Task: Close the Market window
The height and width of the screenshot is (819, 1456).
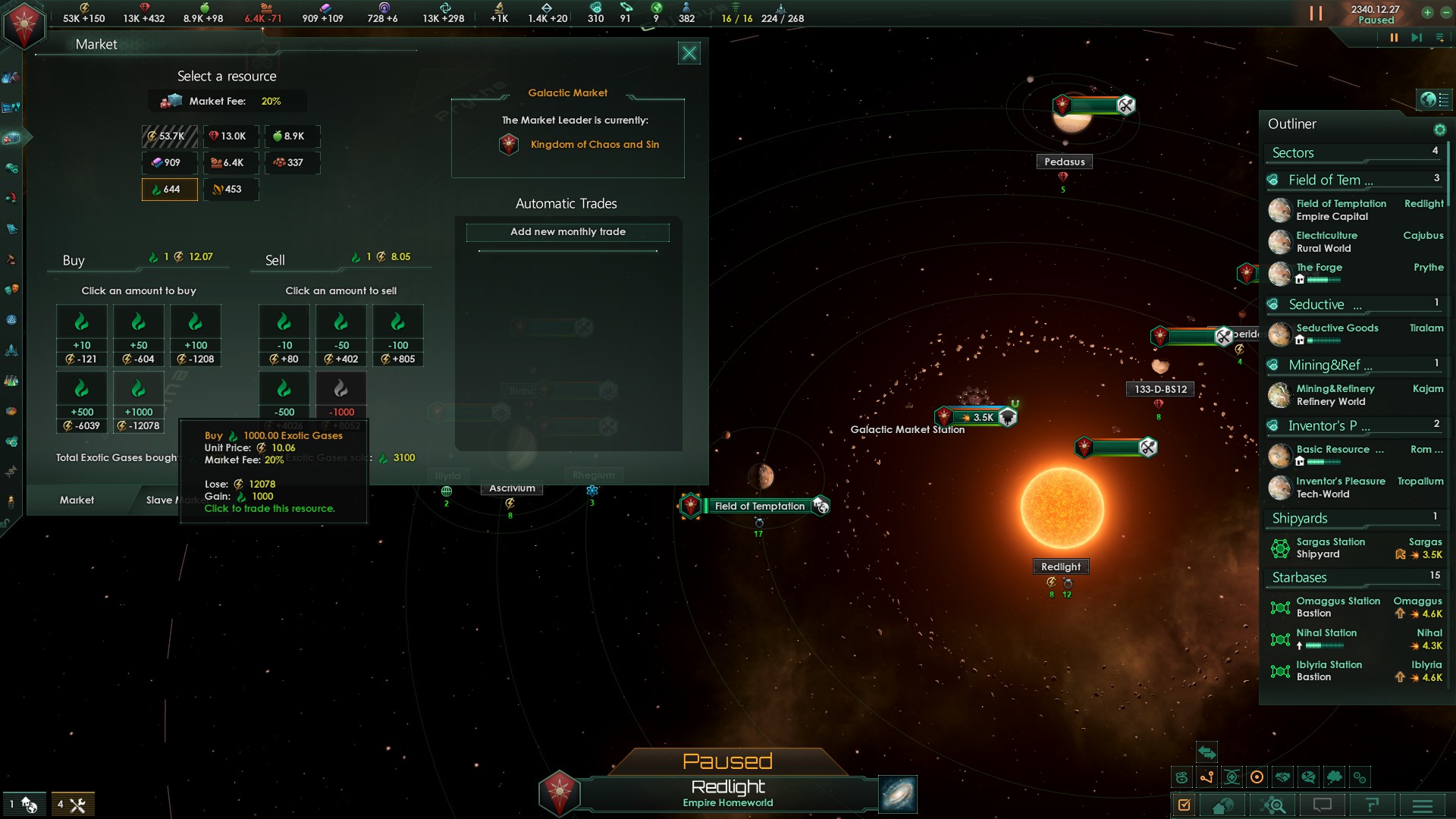Action: click(689, 53)
